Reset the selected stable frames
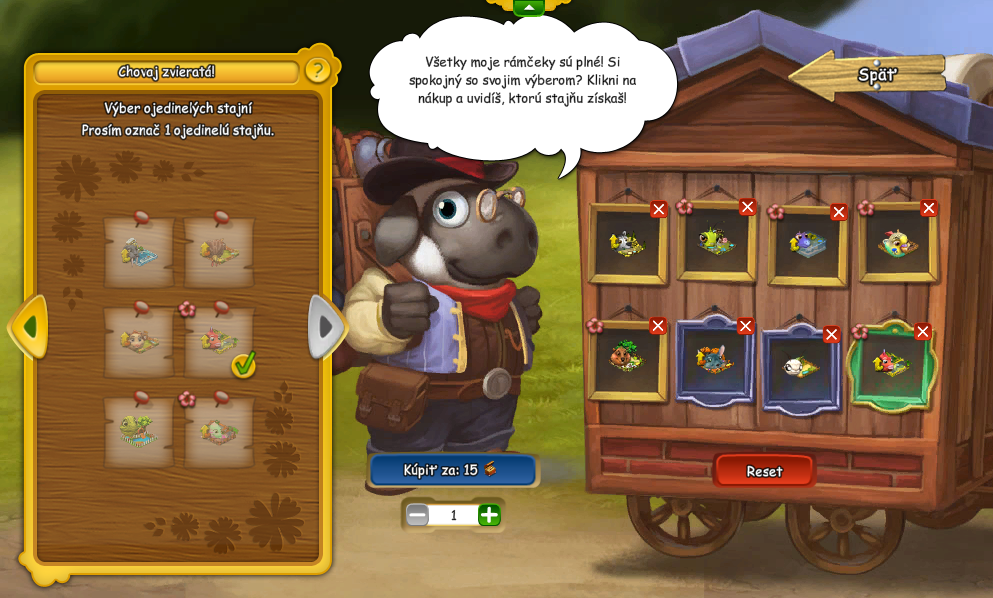Image resolution: width=993 pixels, height=598 pixels. pos(764,471)
